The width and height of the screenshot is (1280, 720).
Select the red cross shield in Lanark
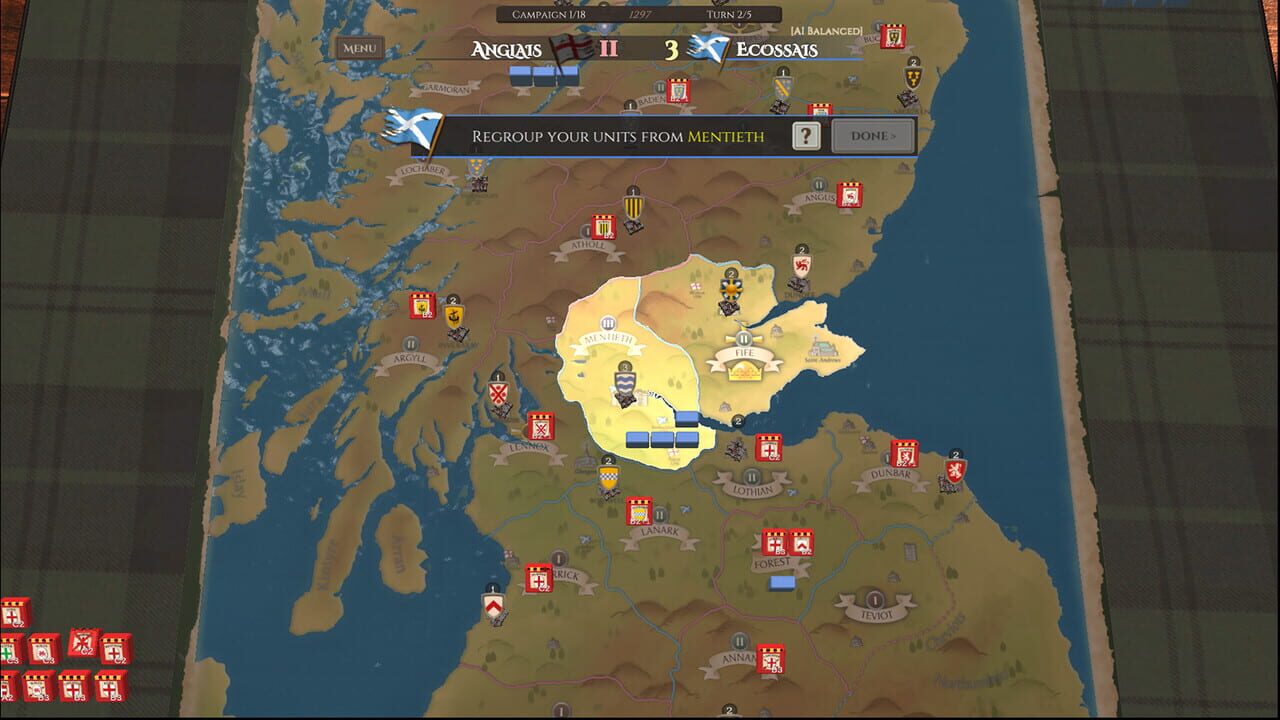(637, 510)
